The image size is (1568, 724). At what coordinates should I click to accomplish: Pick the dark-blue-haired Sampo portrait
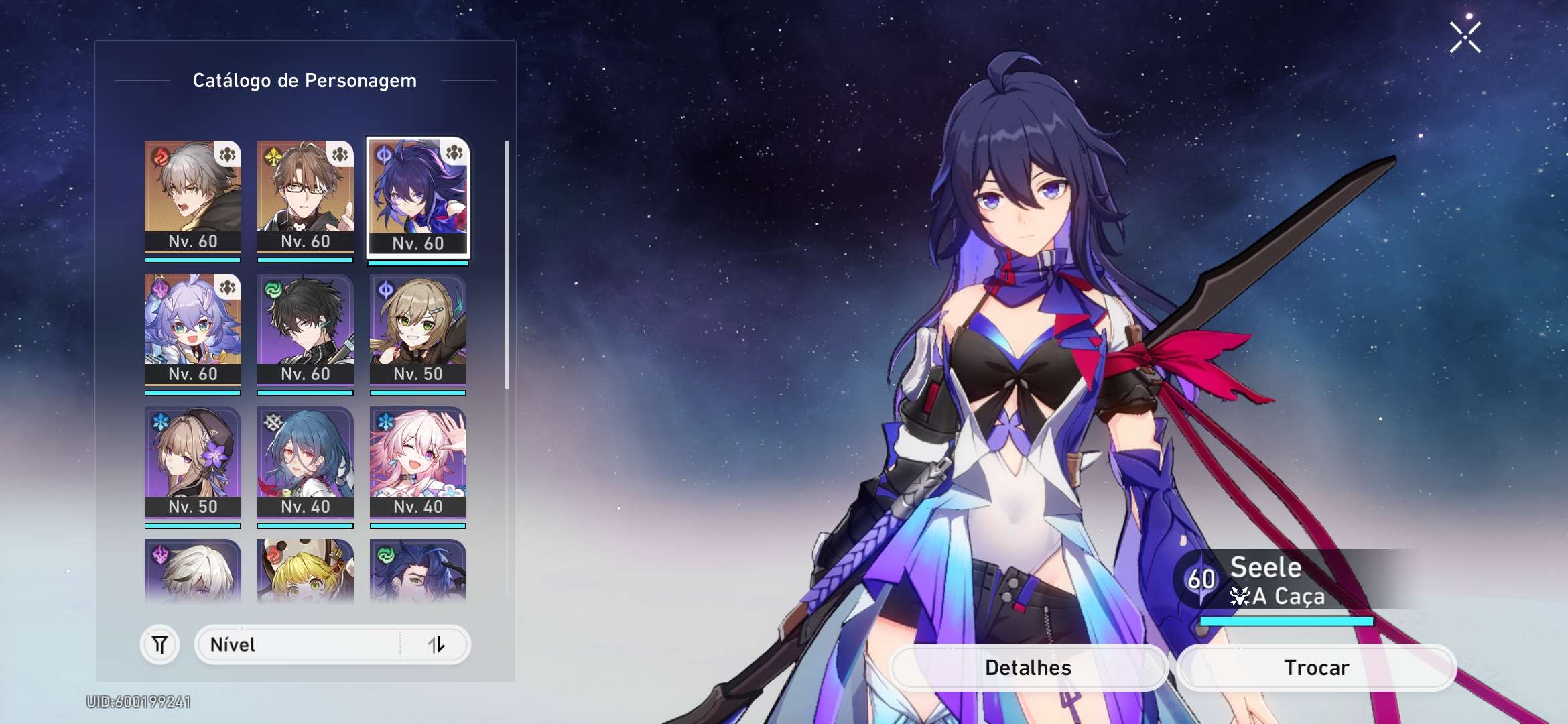point(418,570)
